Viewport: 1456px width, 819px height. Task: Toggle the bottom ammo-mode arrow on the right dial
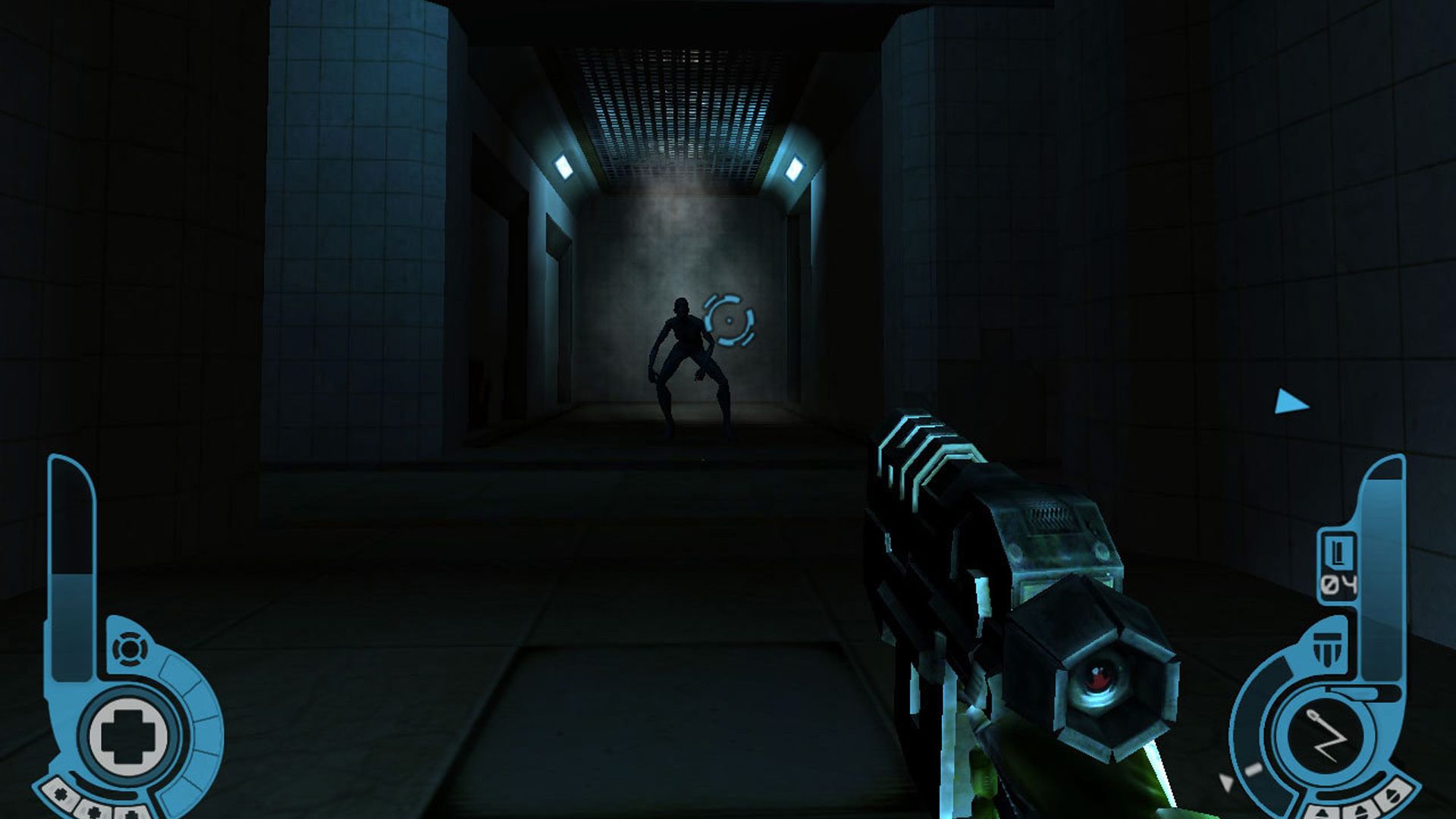(x=1324, y=813)
